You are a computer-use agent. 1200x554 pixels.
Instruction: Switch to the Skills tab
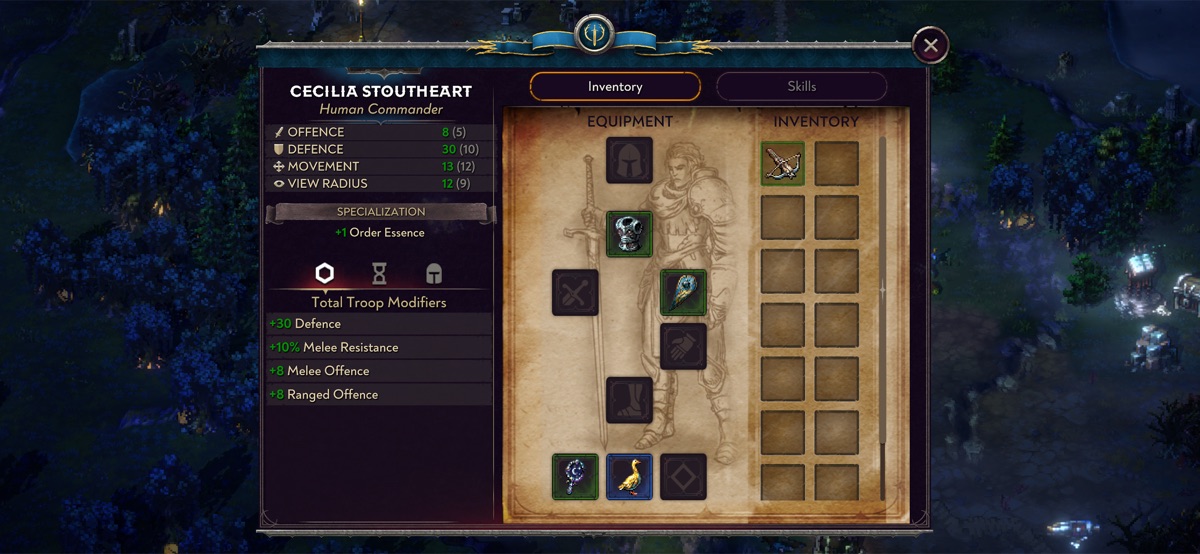coord(801,87)
